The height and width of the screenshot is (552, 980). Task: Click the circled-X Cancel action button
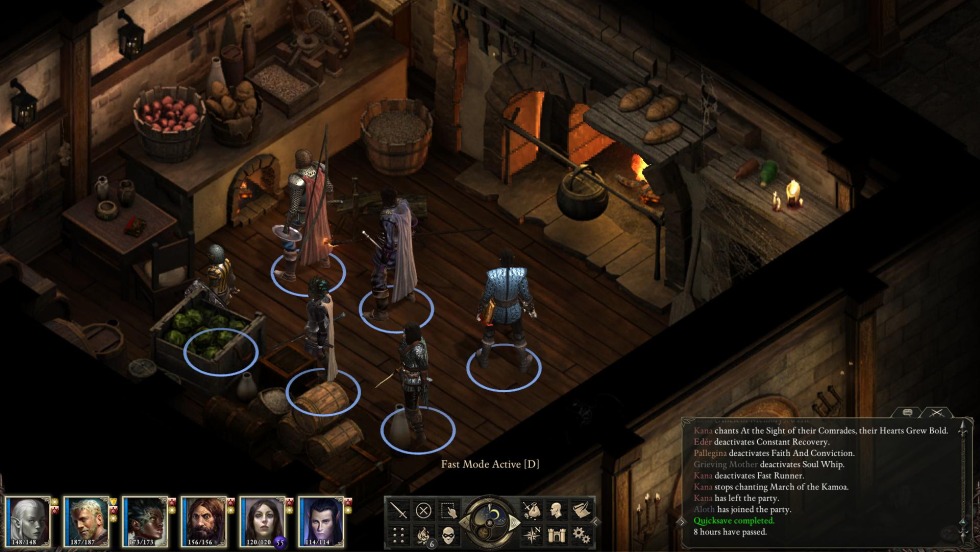[x=423, y=510]
